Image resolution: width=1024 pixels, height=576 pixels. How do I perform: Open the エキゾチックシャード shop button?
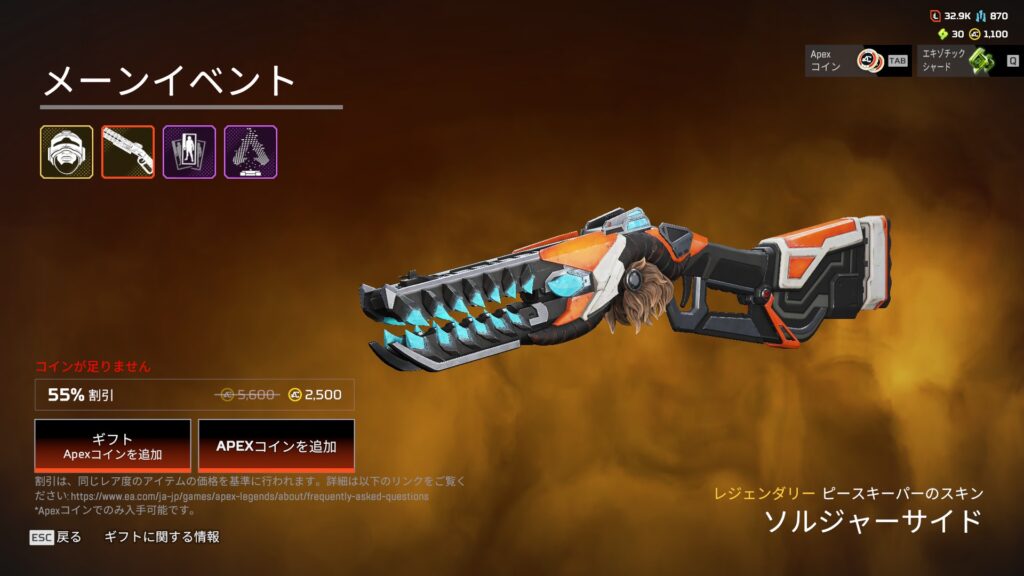(969, 60)
